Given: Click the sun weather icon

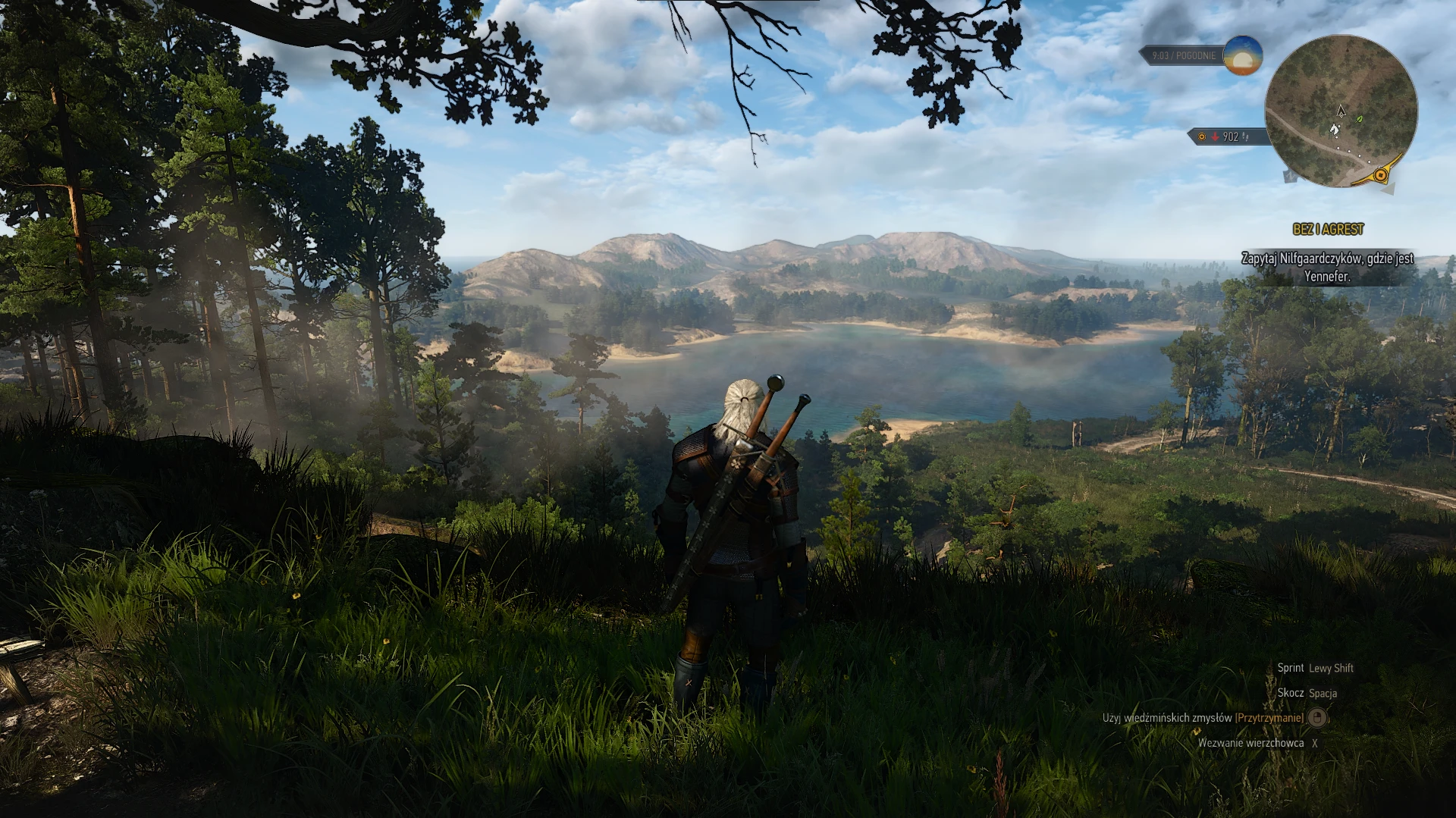Looking at the screenshot, I should click(1243, 55).
